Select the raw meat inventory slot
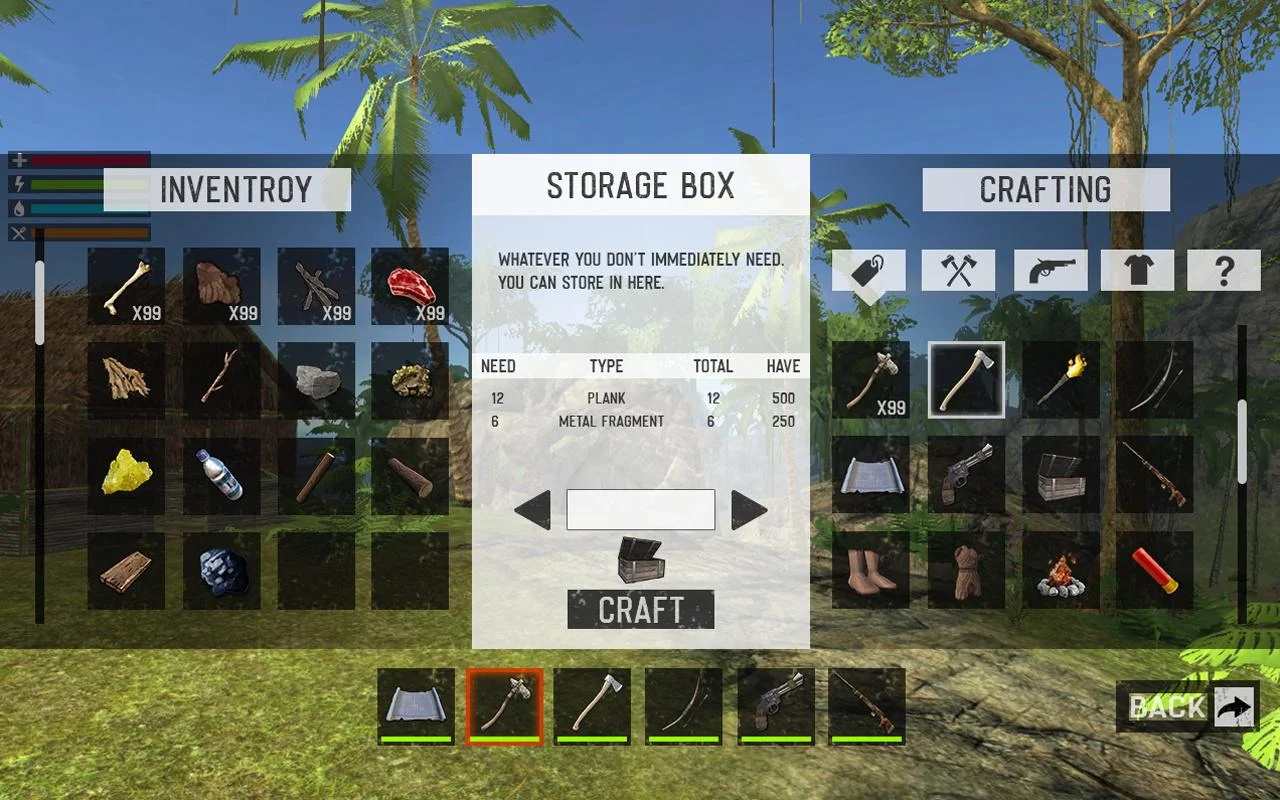This screenshot has width=1280, height=800. click(x=410, y=286)
